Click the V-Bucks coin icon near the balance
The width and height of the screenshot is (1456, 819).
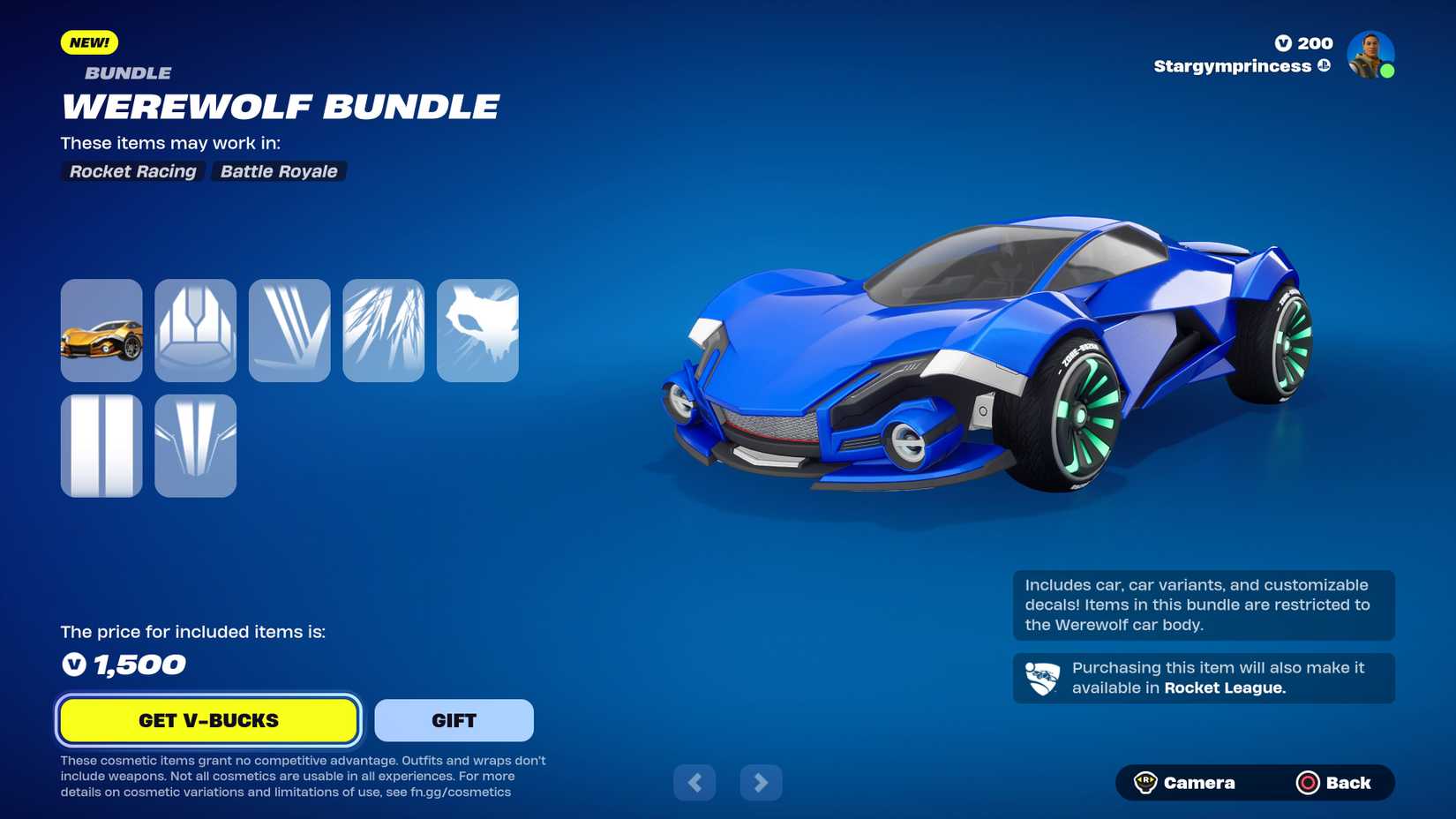click(x=1284, y=42)
